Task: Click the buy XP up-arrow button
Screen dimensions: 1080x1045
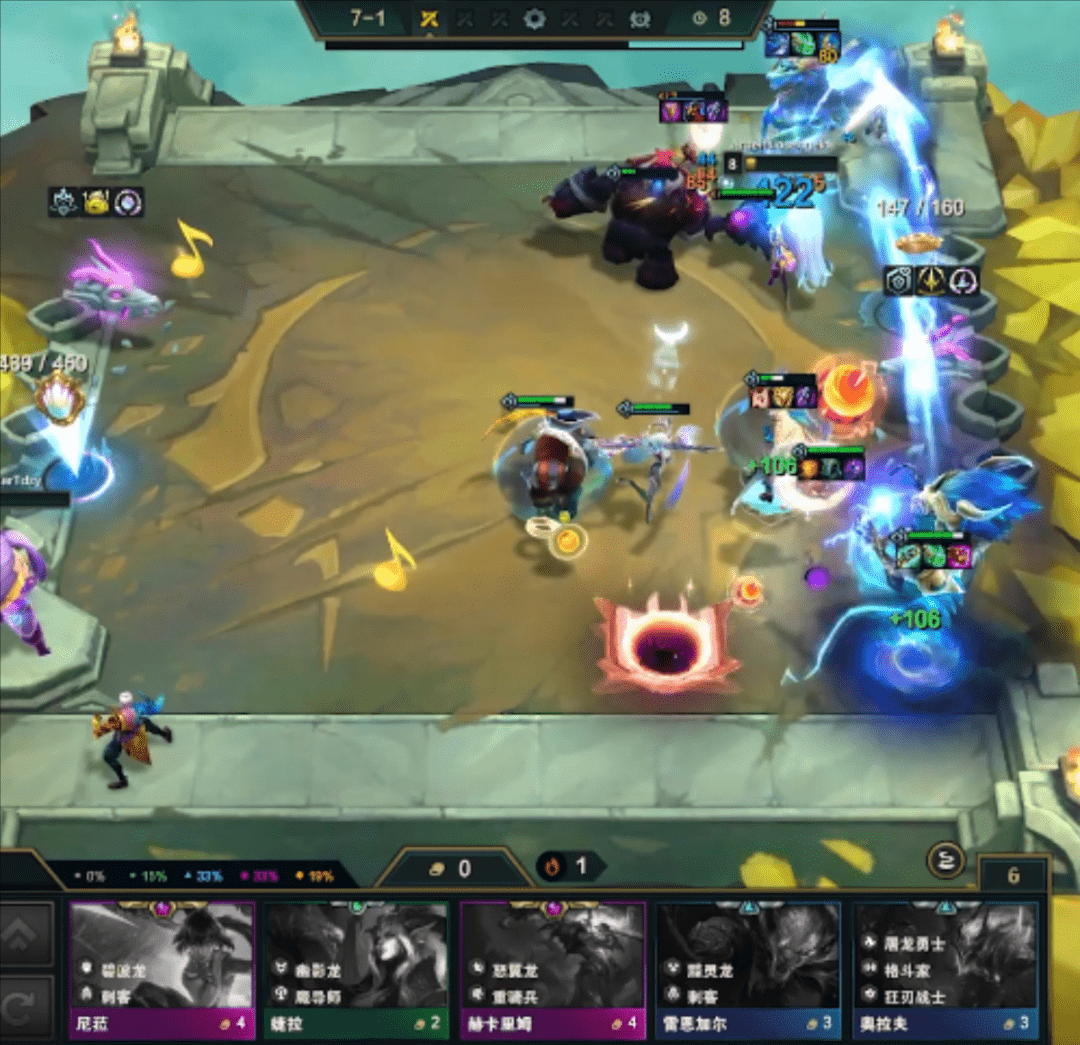Action: (x=26, y=934)
